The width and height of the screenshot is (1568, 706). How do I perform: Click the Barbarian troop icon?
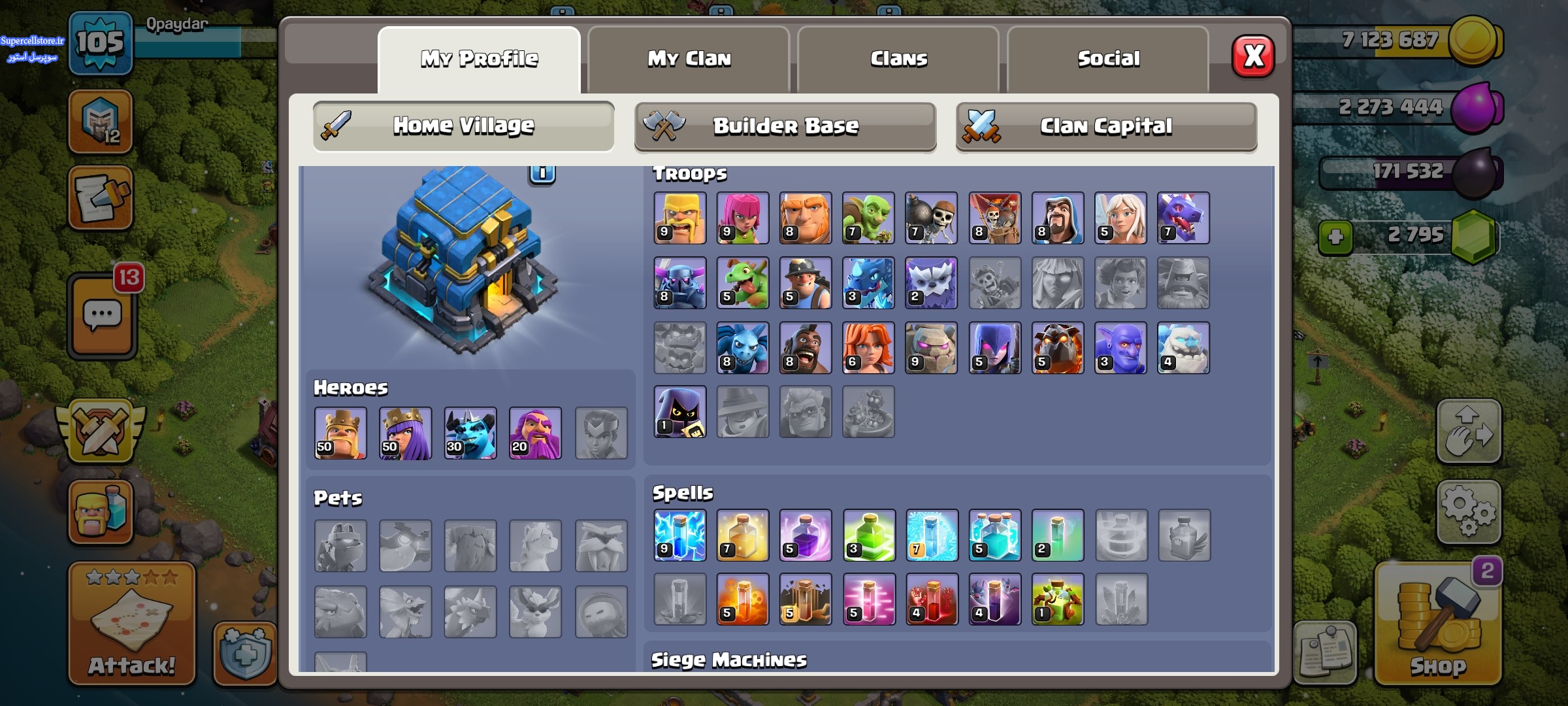679,218
